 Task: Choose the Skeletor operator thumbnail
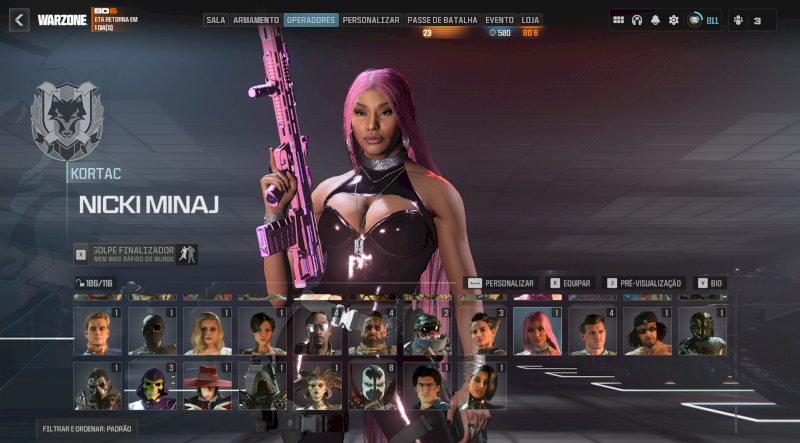coord(152,386)
